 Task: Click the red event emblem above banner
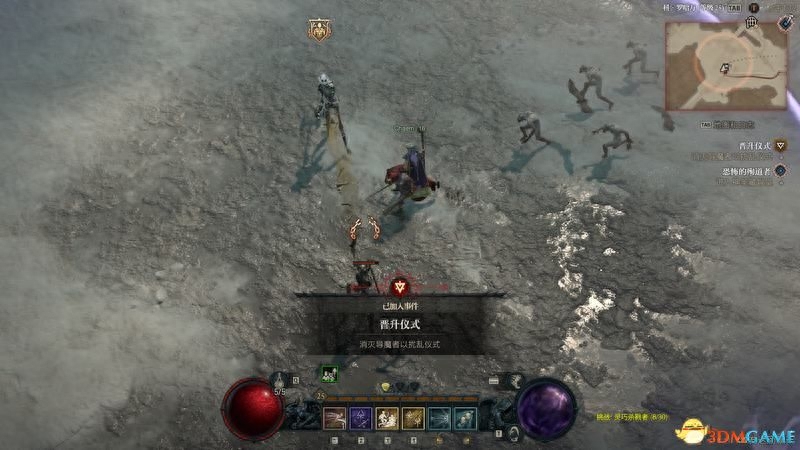tap(400, 285)
